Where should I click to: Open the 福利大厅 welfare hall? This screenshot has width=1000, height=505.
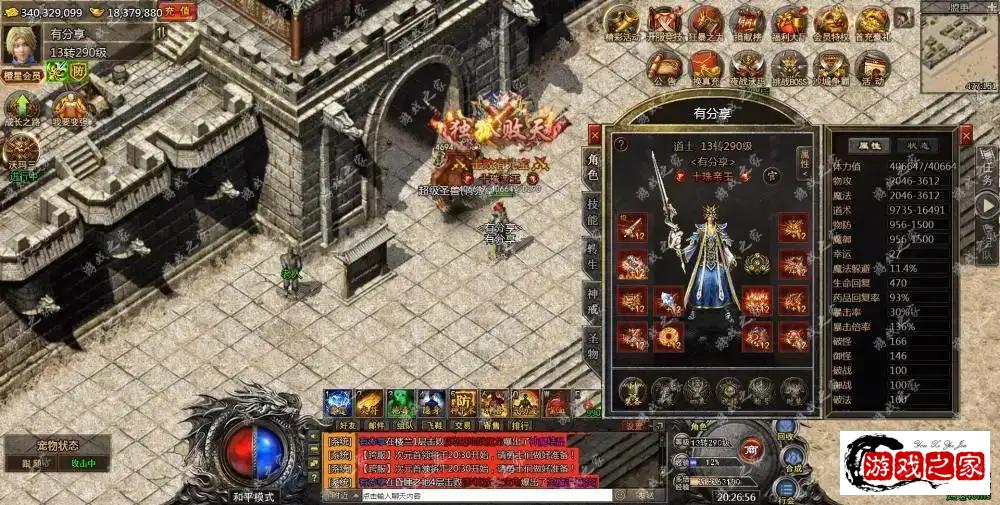click(789, 23)
